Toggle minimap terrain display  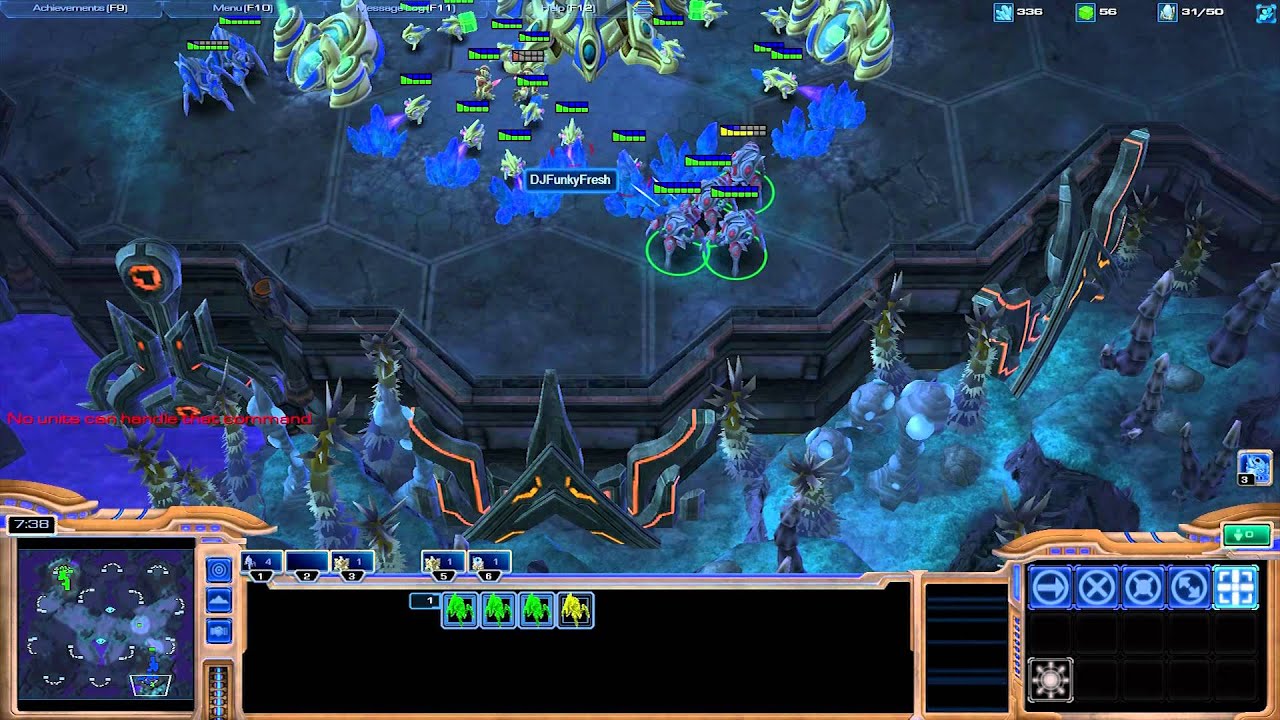point(218,601)
